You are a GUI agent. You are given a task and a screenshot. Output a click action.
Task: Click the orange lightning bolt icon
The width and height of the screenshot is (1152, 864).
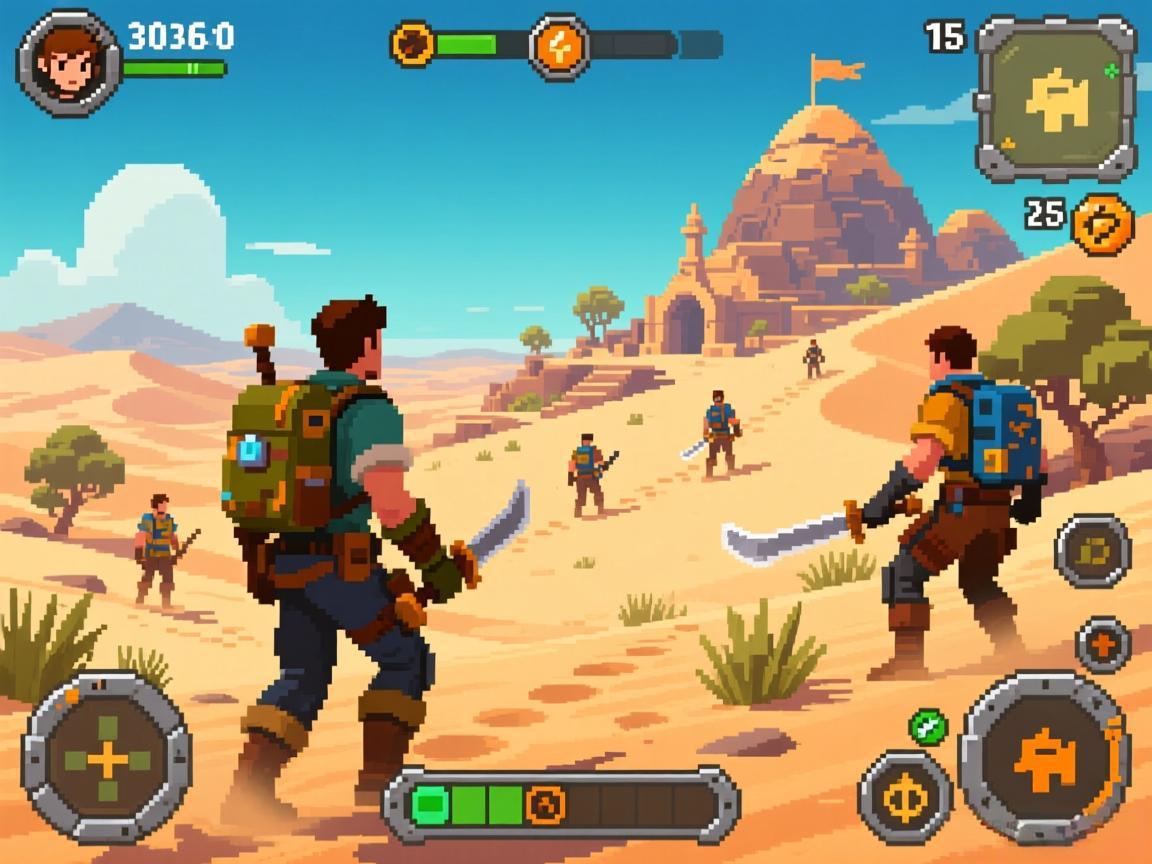[558, 45]
